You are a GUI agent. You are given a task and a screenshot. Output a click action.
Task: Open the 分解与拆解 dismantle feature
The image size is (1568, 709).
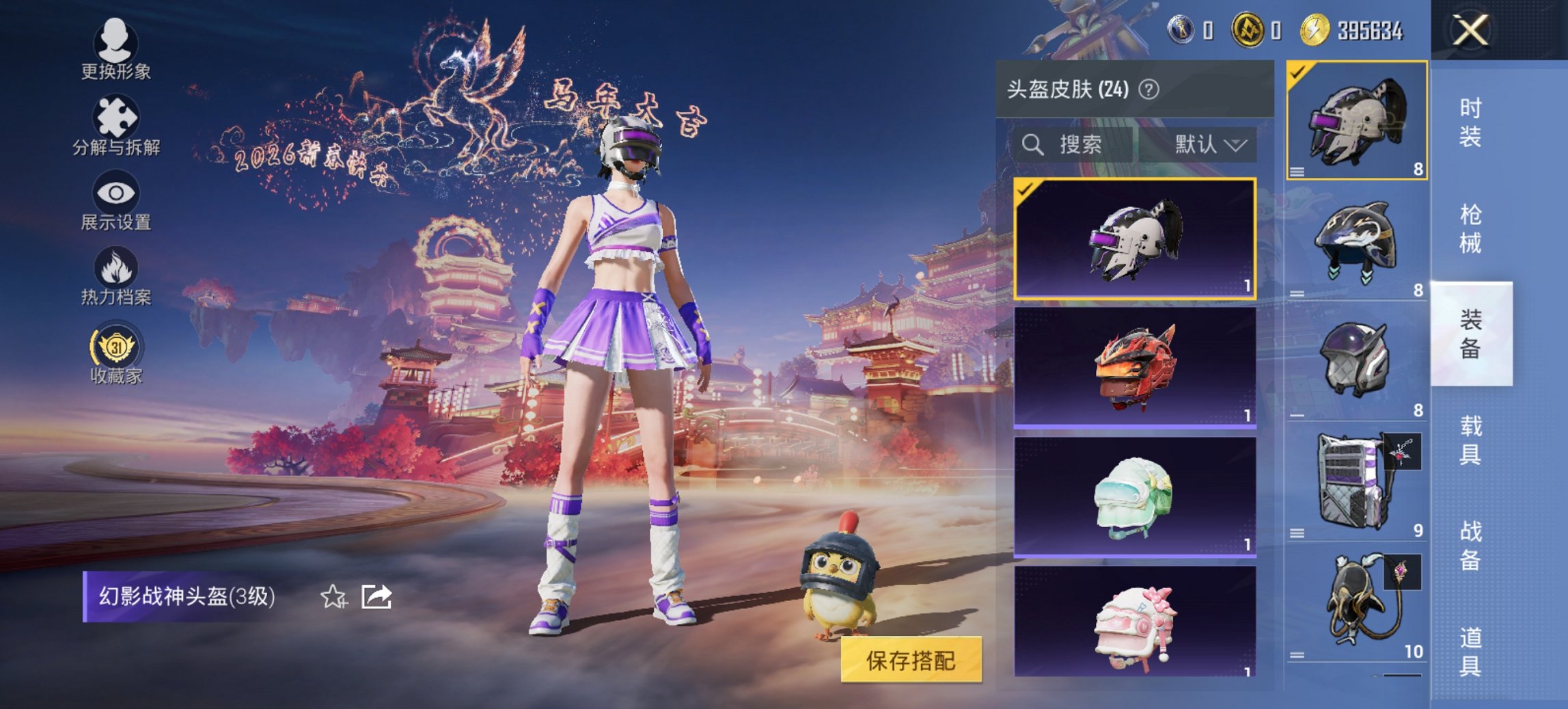pyautogui.click(x=116, y=126)
